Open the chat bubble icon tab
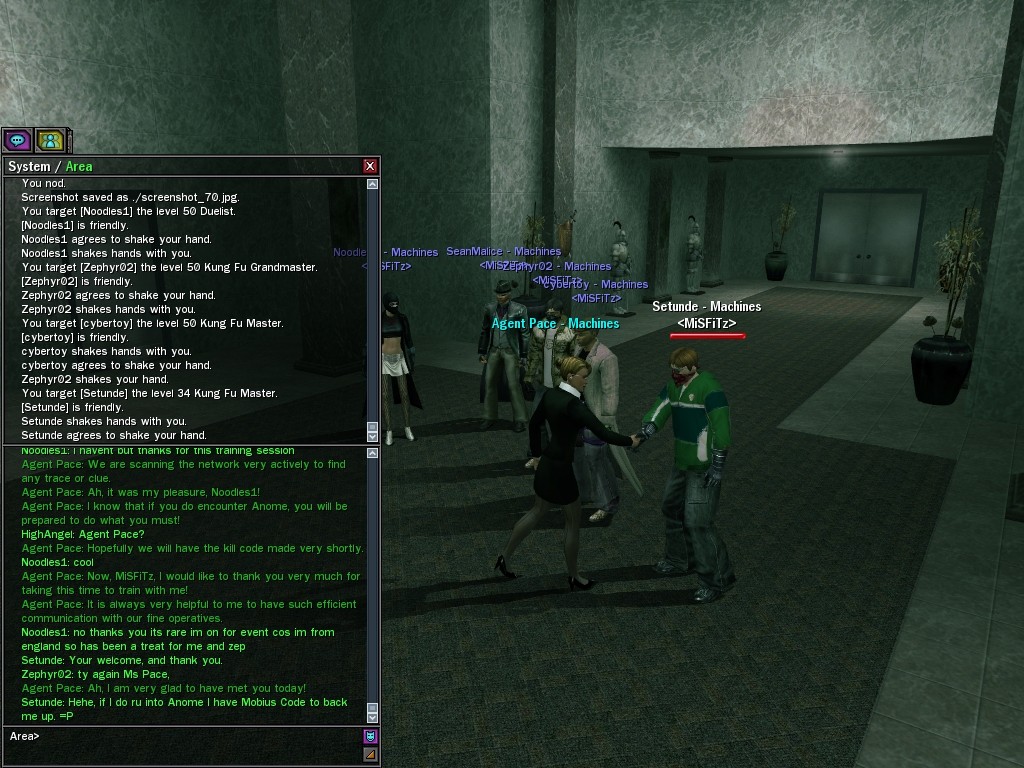 coord(18,141)
